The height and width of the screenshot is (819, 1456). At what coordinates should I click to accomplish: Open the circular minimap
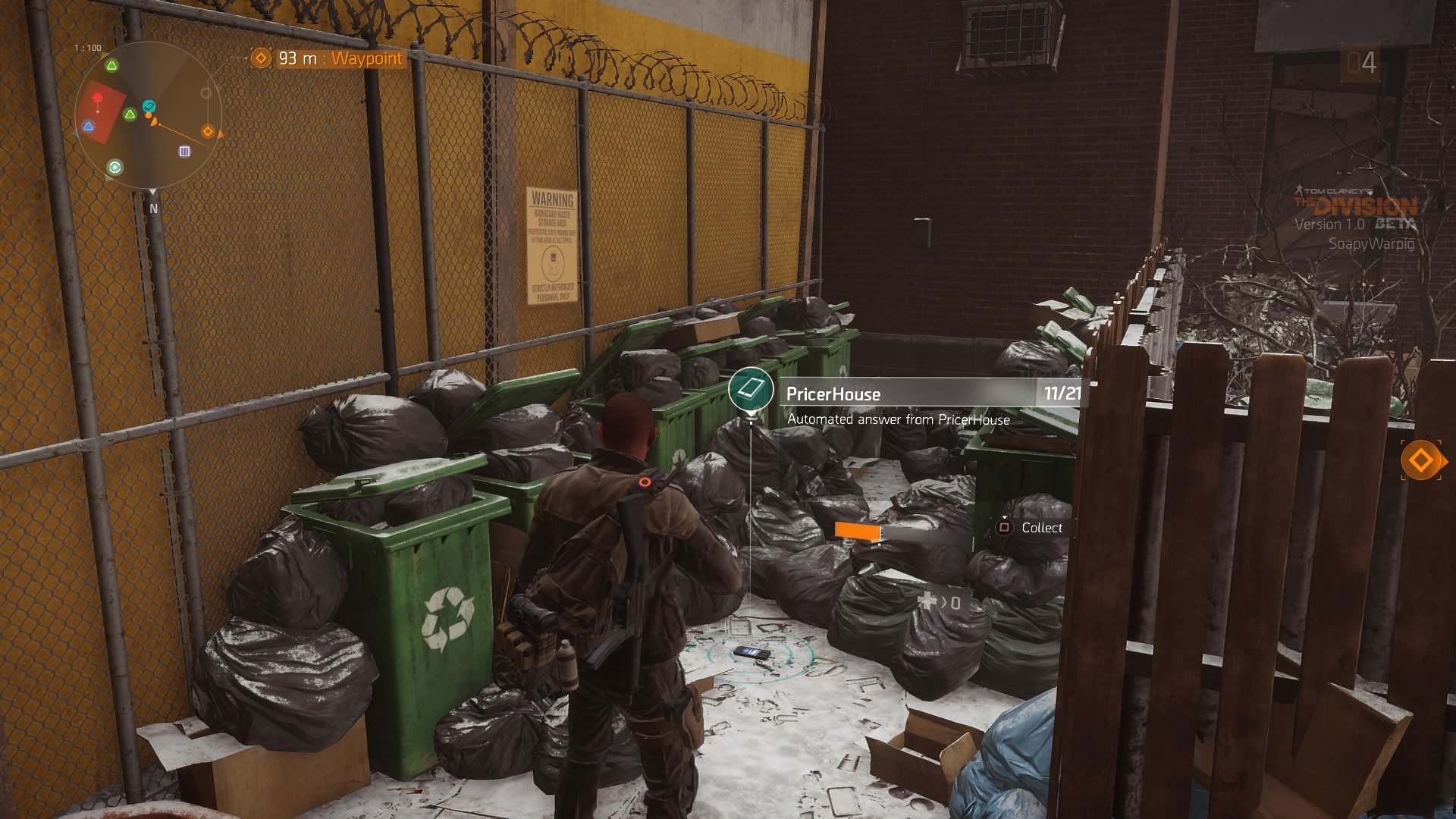tap(149, 117)
